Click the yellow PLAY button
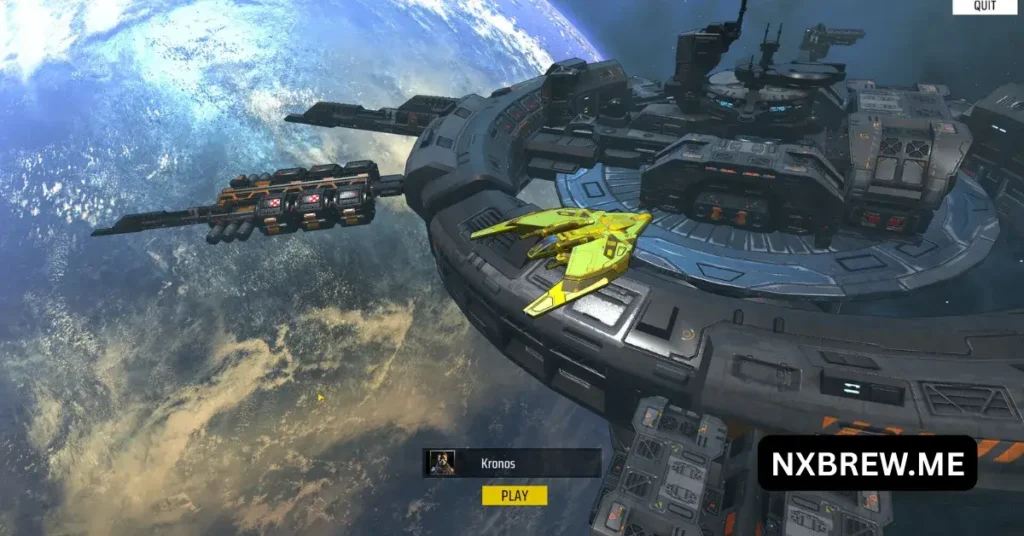 pyautogui.click(x=514, y=495)
